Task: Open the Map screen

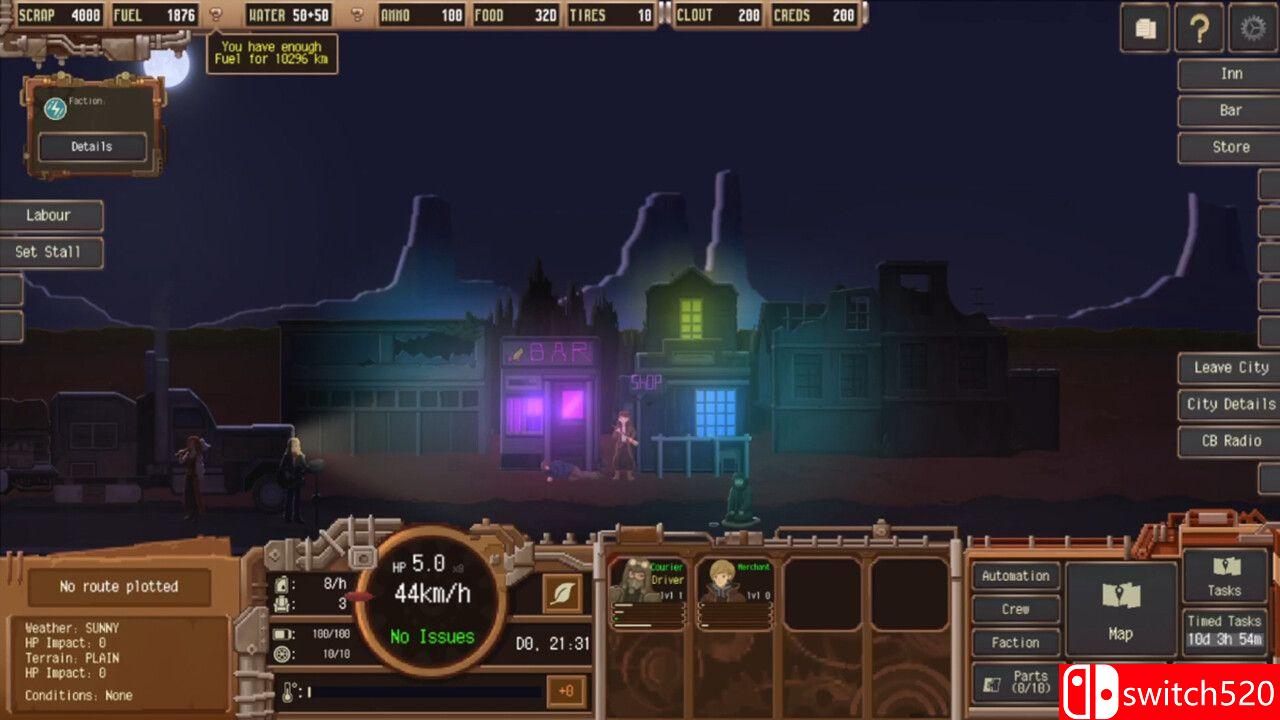Action: coord(1121,608)
